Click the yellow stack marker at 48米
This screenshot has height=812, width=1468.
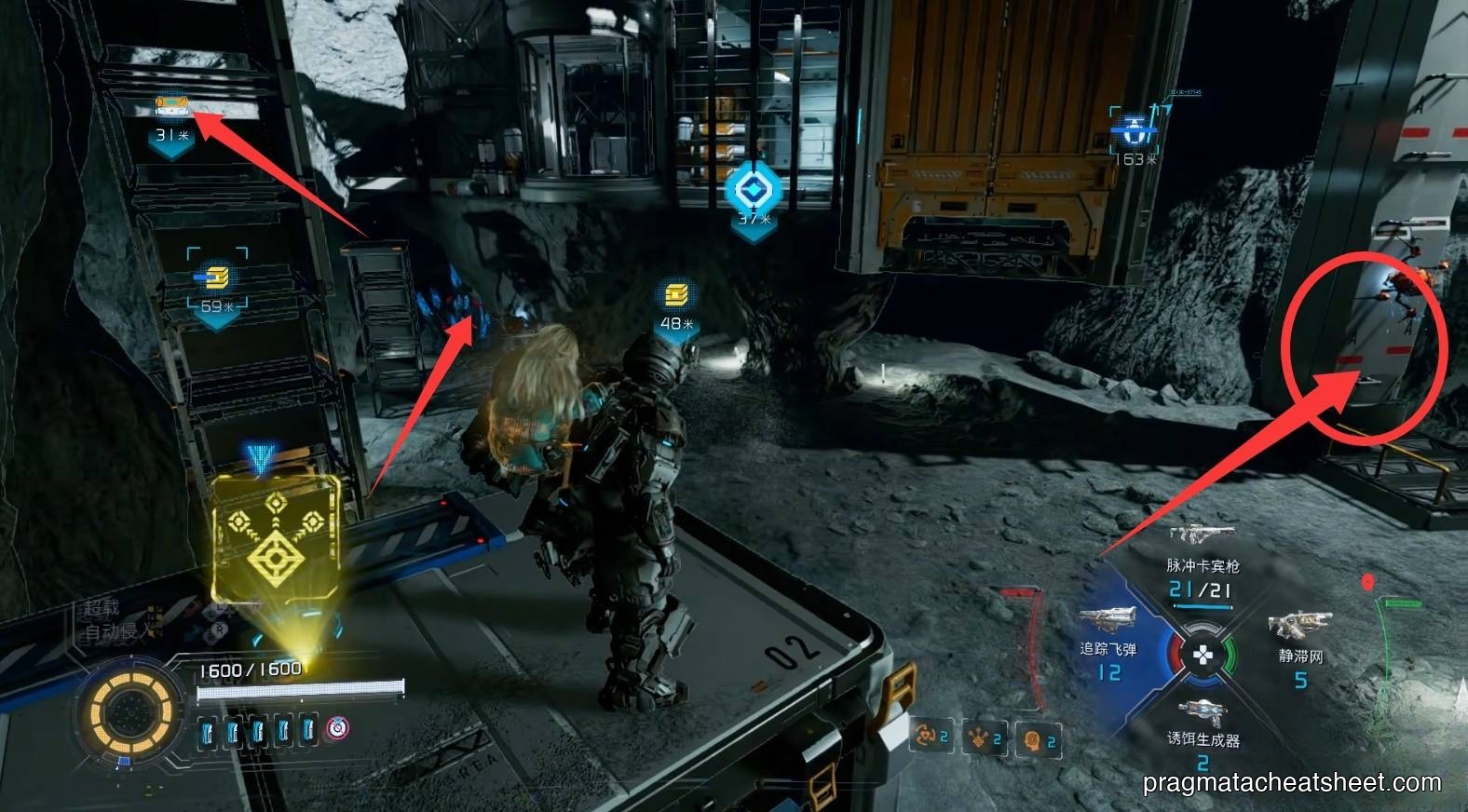pos(677,295)
